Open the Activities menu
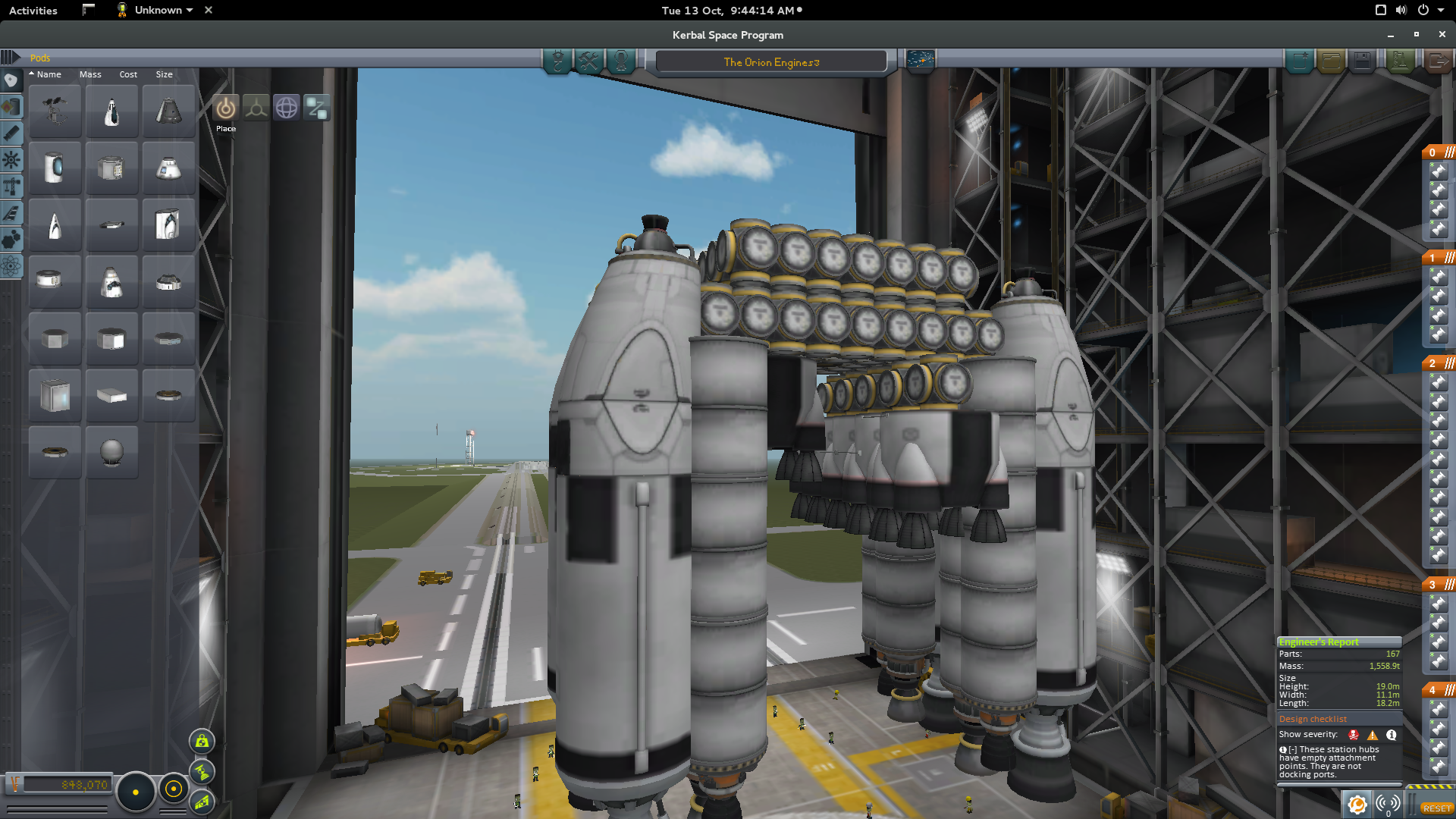Screen dimensions: 1456x819 tap(33, 10)
